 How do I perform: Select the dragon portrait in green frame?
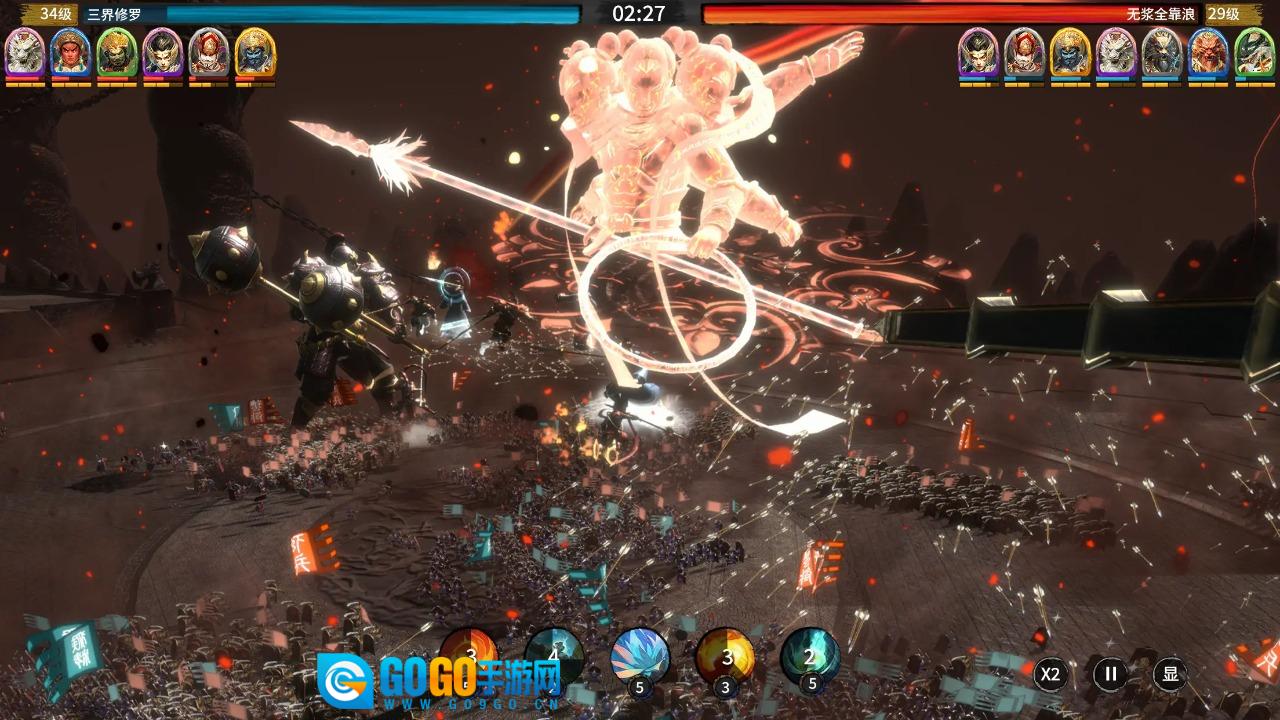coord(1254,52)
